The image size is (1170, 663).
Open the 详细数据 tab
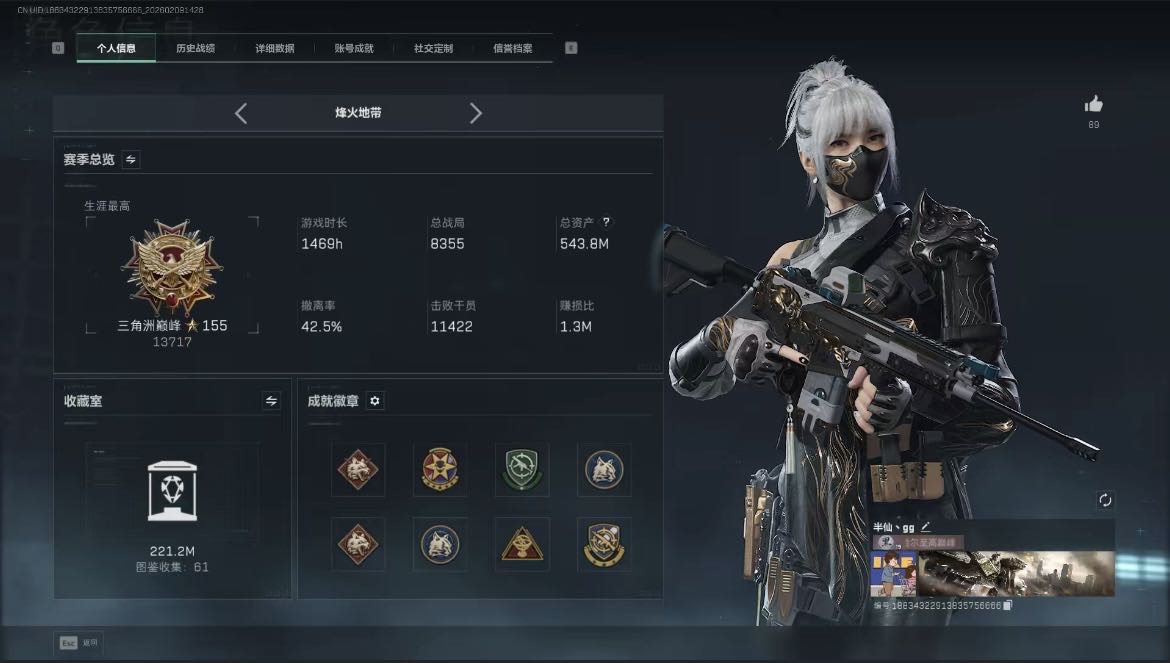pyautogui.click(x=274, y=48)
